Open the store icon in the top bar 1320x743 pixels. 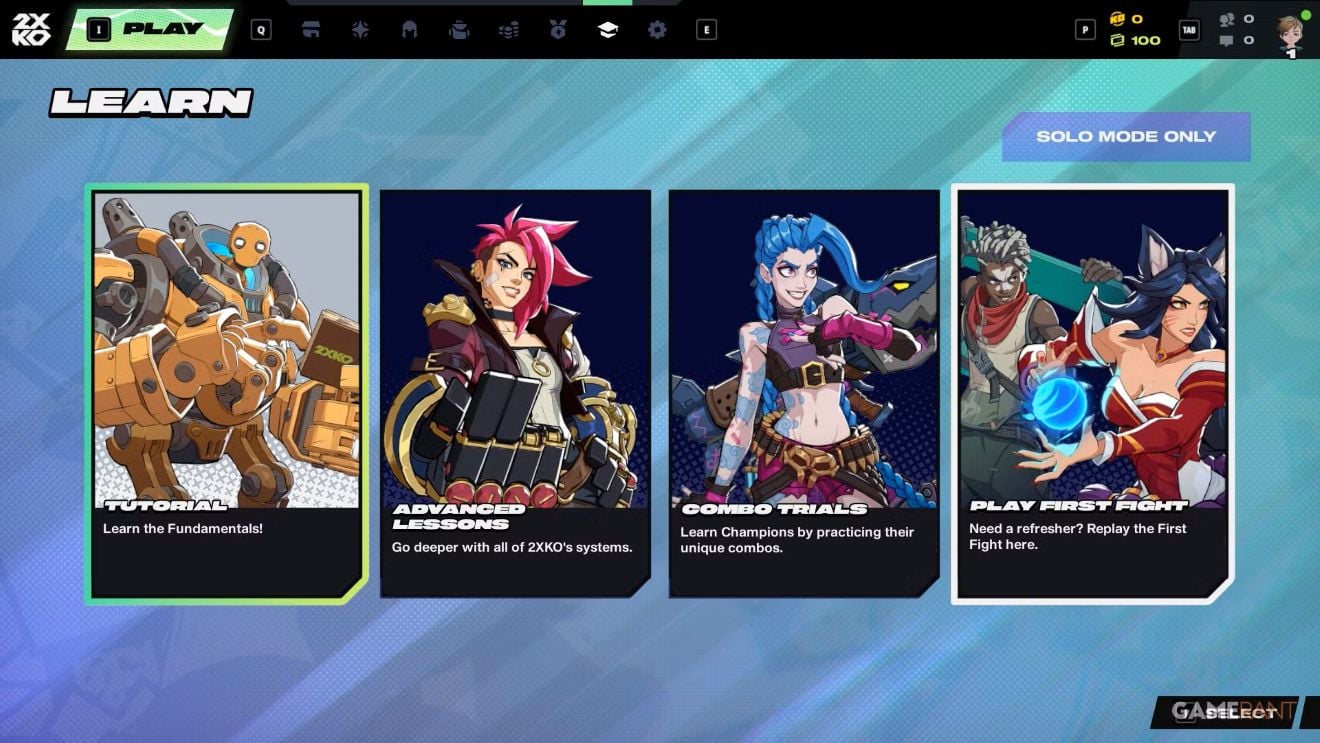[311, 30]
